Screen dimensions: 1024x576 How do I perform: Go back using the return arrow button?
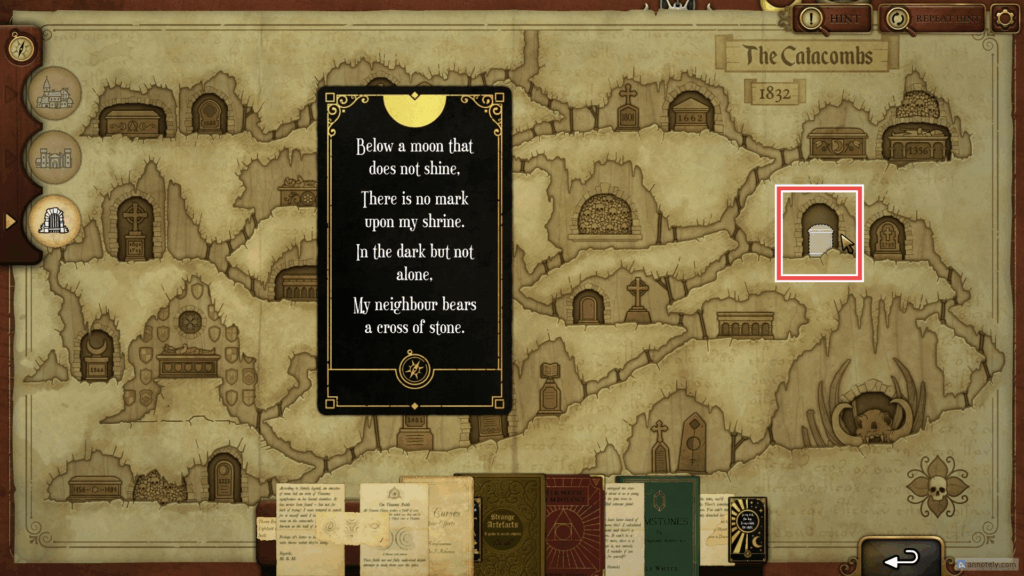pos(900,556)
